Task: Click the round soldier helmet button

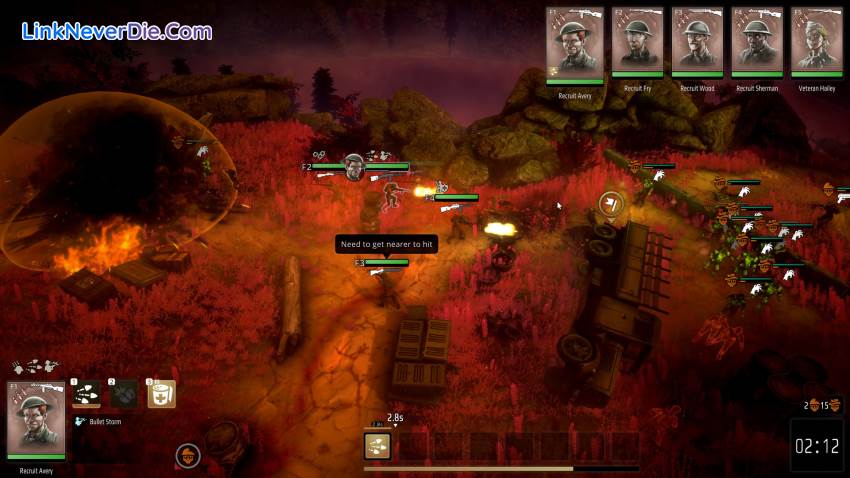Action: pos(188,456)
